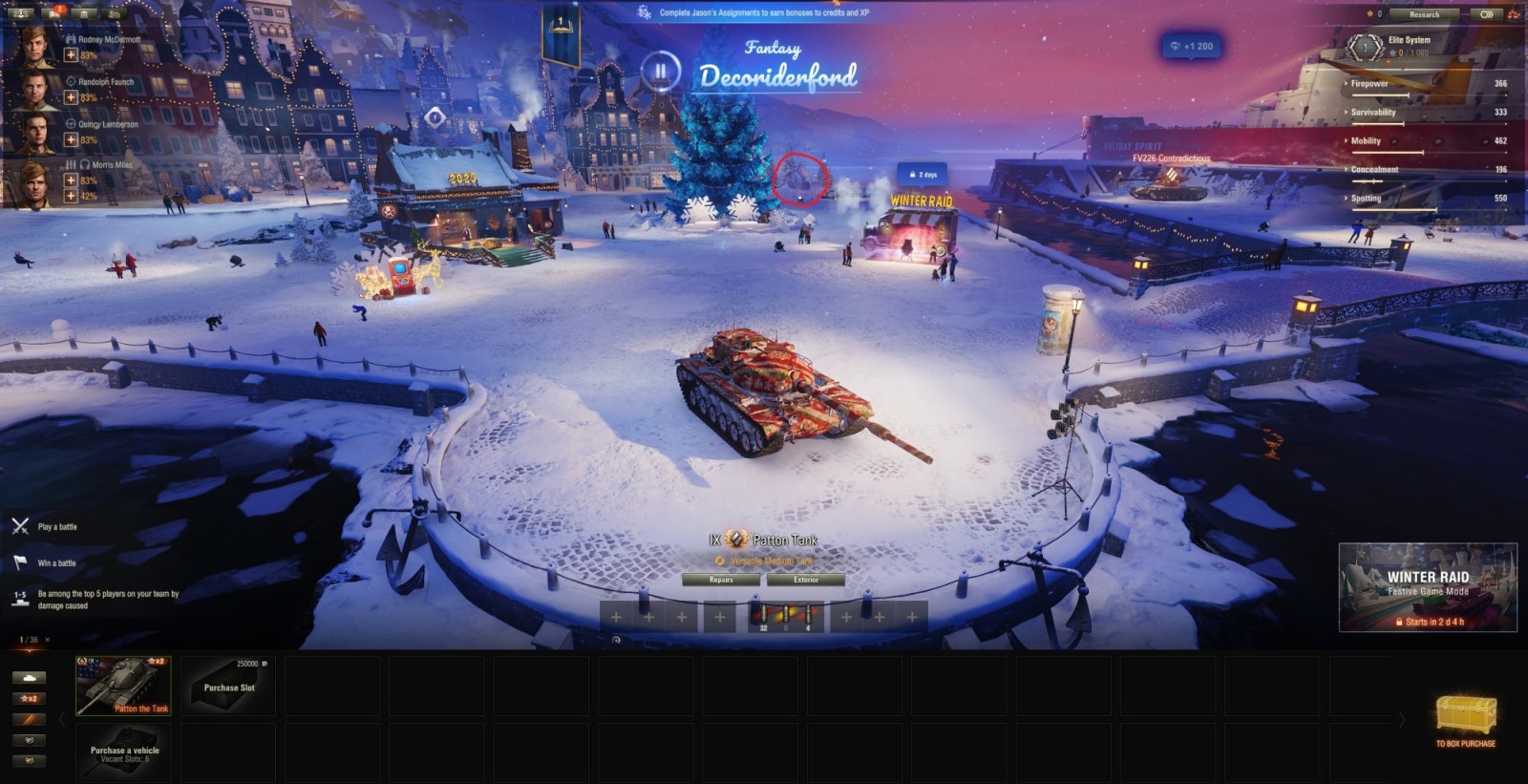The image size is (1528, 784).
Task: Click the Purchase Slot tile
Action: point(228,685)
